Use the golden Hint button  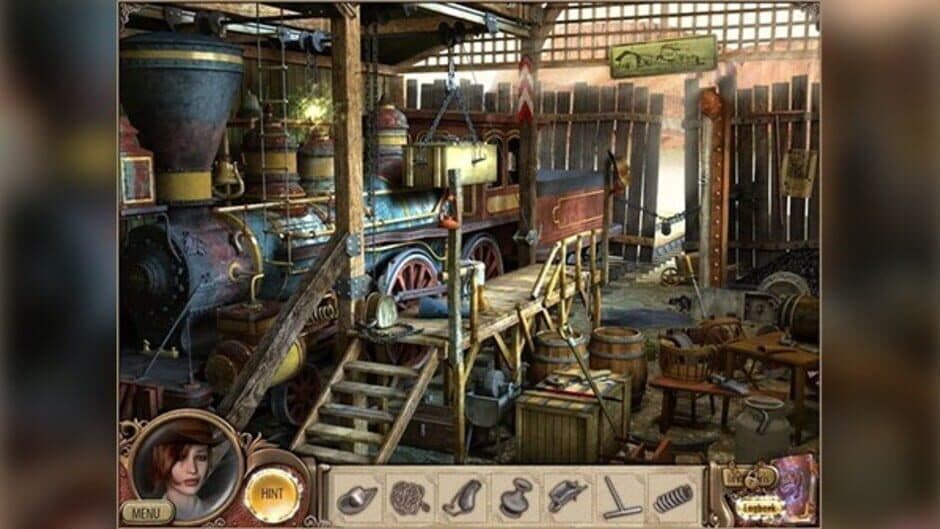[x=274, y=491]
